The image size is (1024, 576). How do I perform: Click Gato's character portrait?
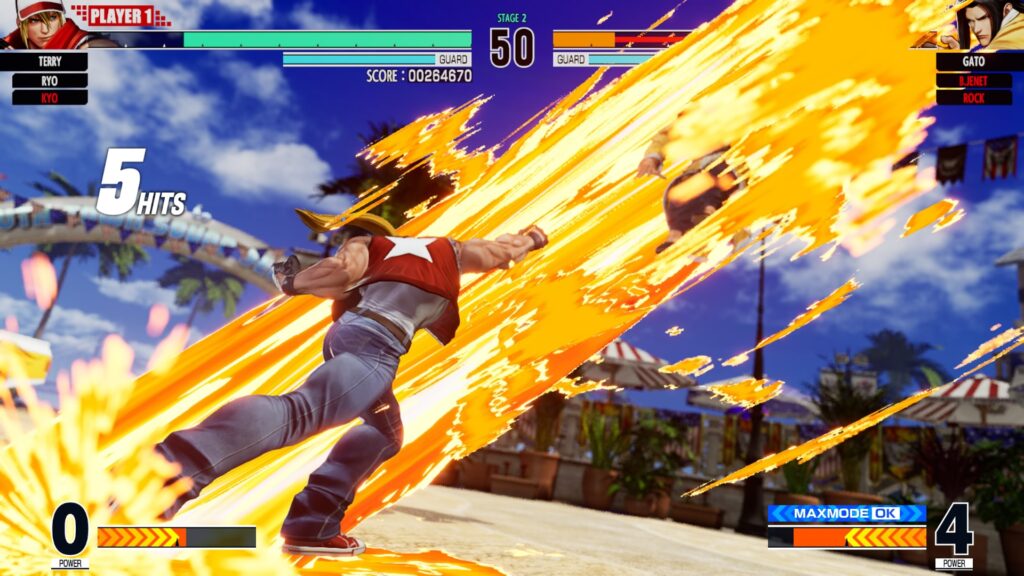pos(985,24)
